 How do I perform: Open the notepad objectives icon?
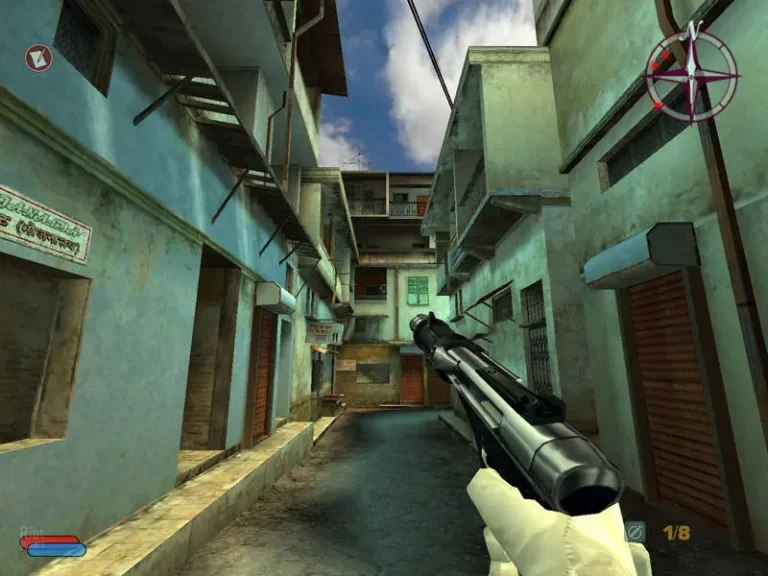38,58
